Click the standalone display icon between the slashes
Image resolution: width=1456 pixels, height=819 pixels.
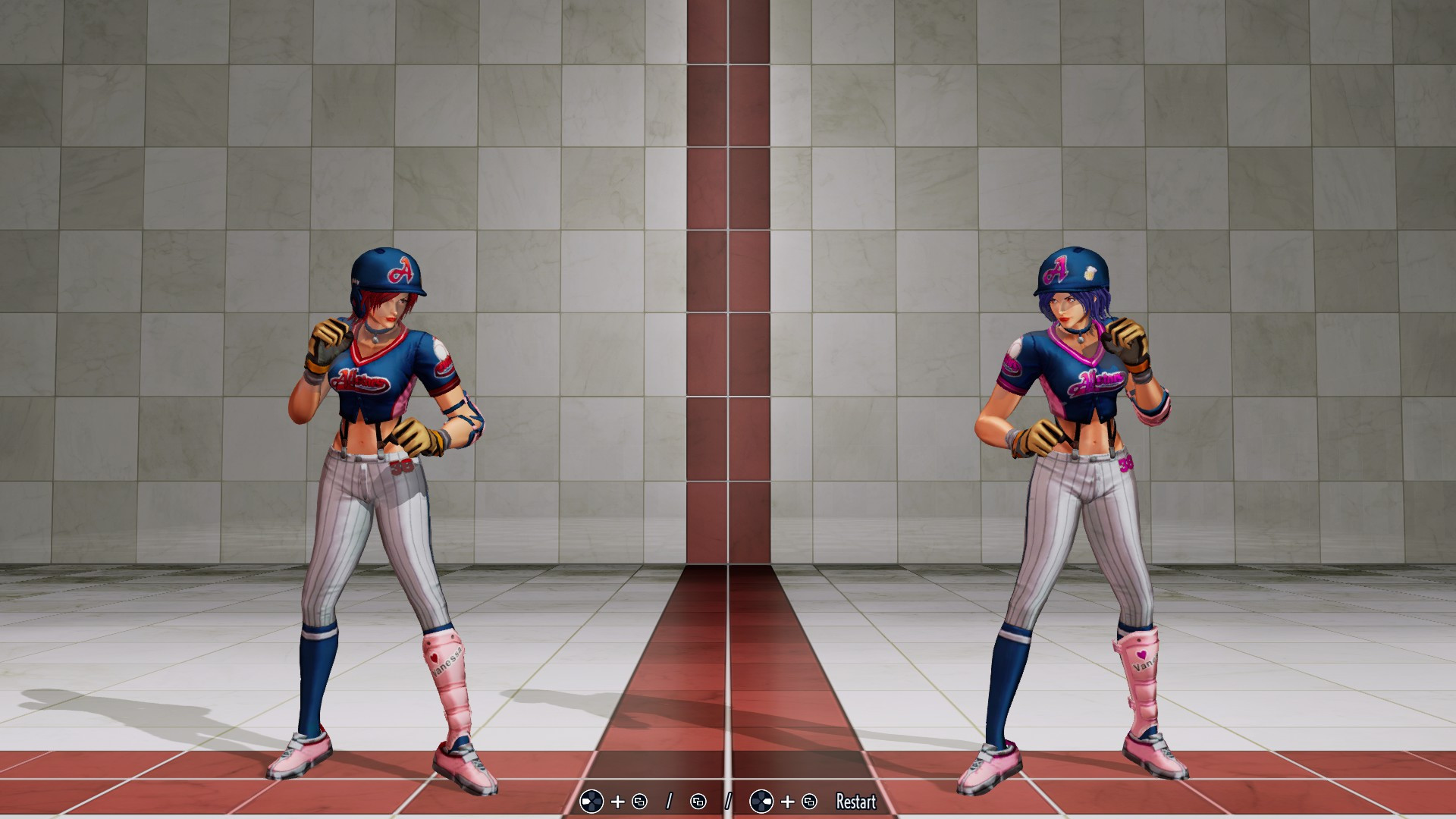tap(698, 802)
